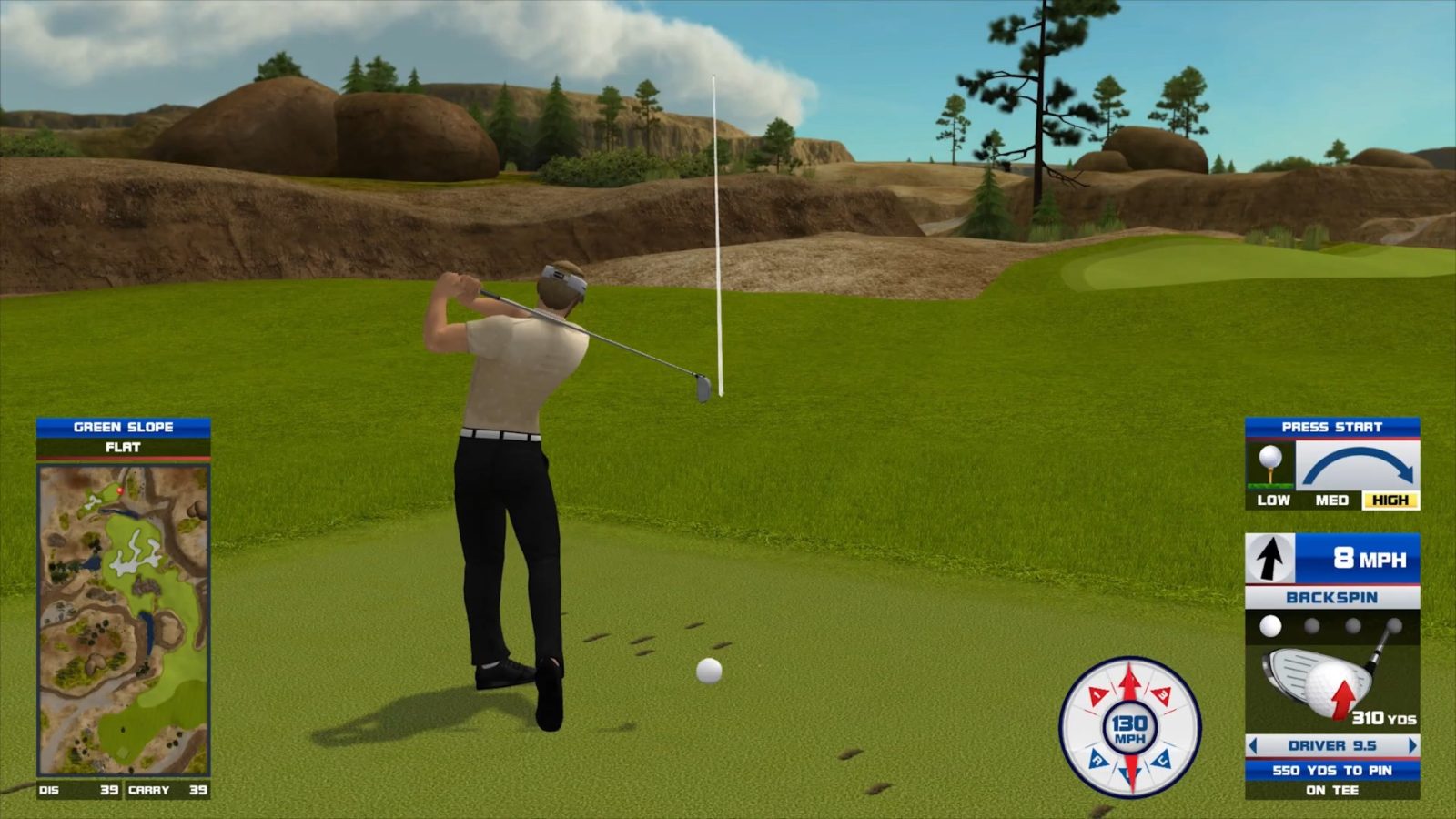Screen dimensions: 1456x819
Task: Click the 130 MPH swing speed dial
Action: (1129, 728)
